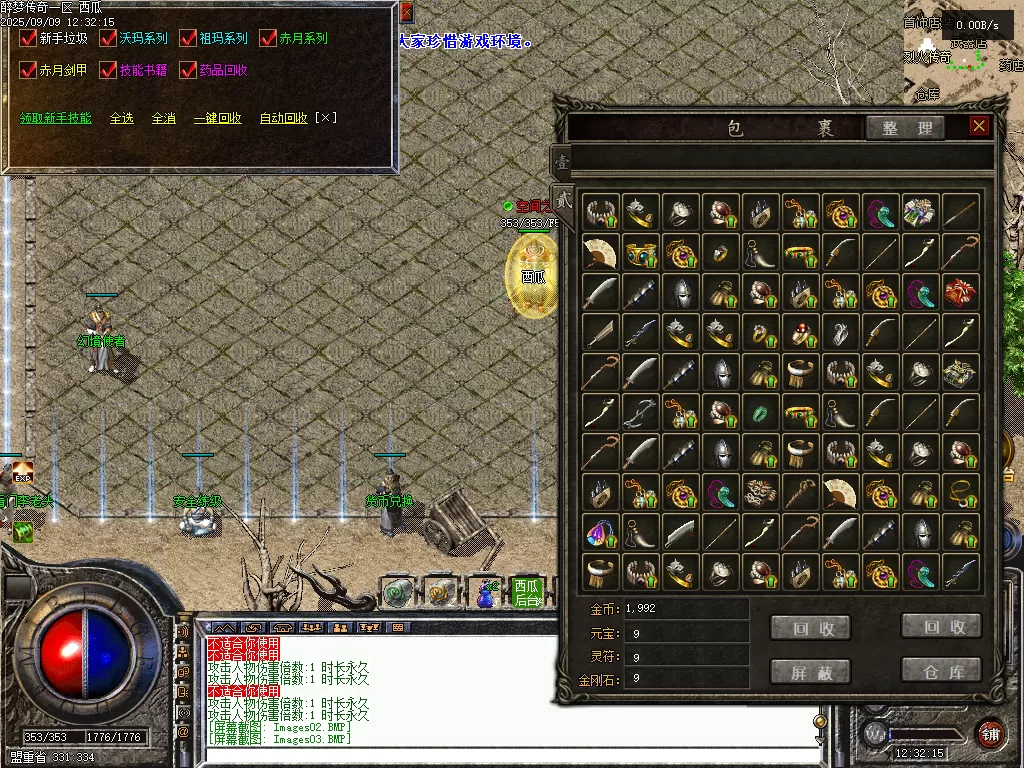Toggle the 新手垃圾 checkbox

pyautogui.click(x=28, y=39)
